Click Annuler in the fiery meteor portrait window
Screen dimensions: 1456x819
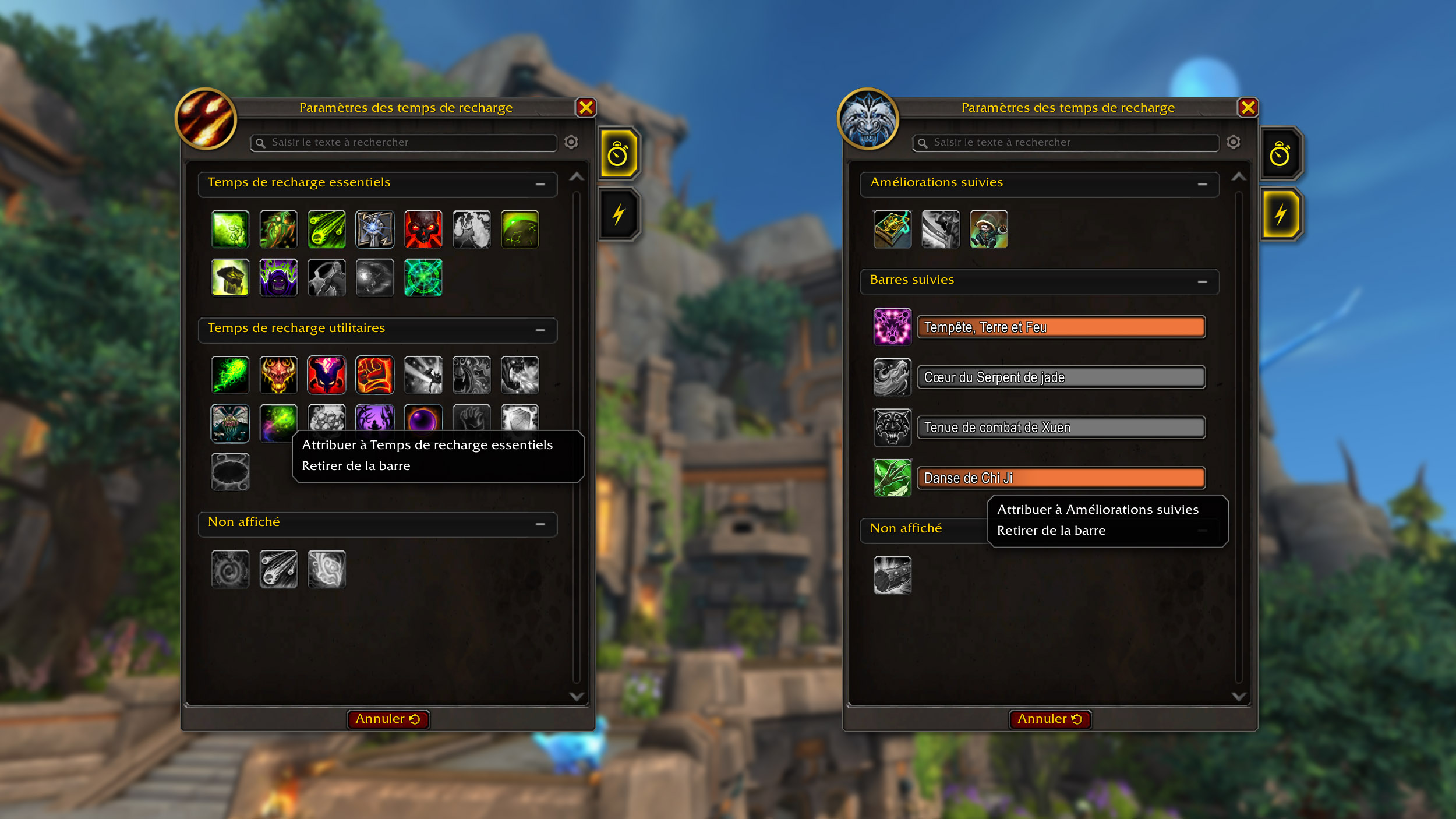tap(388, 719)
